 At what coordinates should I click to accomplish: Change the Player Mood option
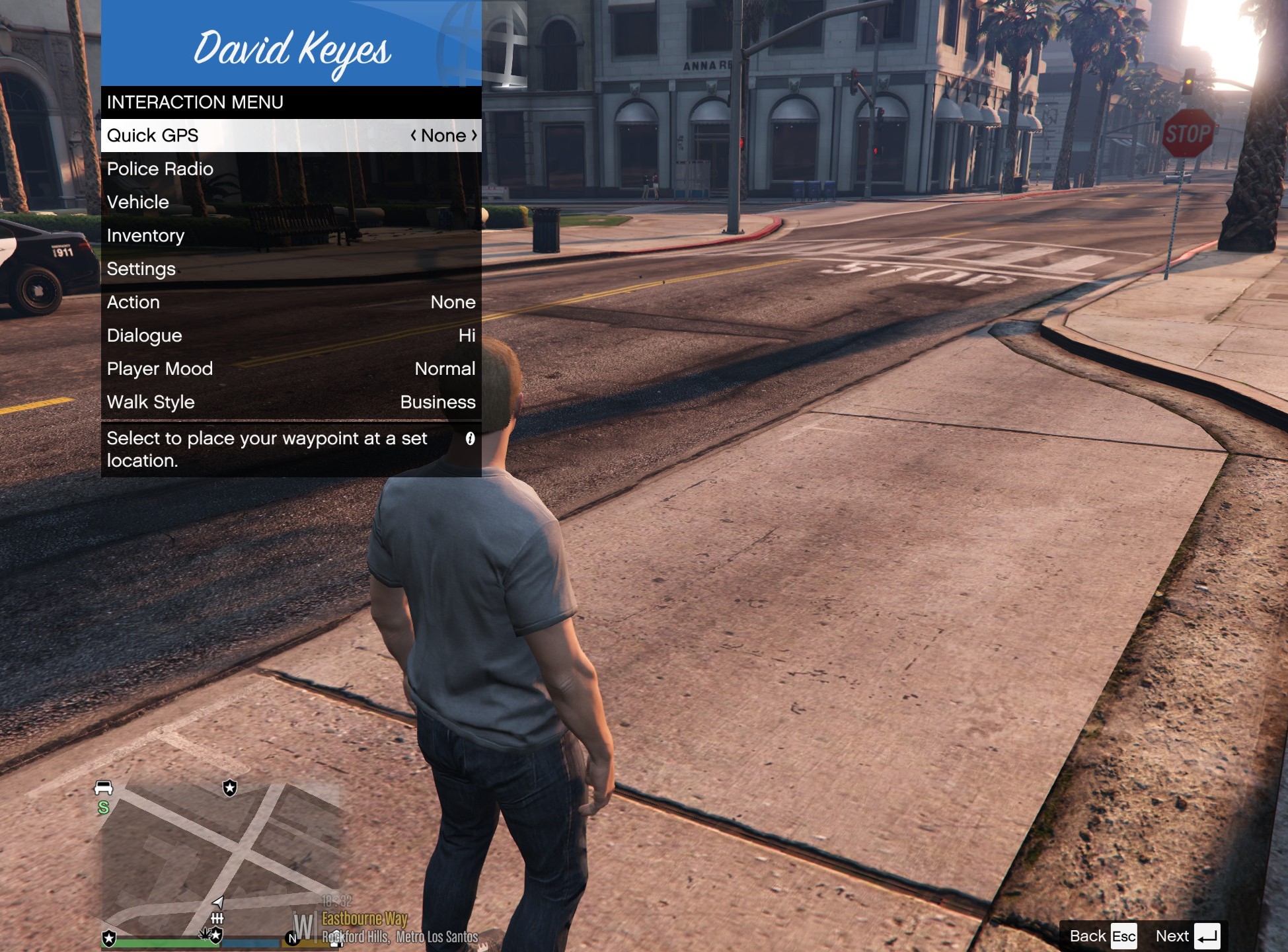pos(291,369)
